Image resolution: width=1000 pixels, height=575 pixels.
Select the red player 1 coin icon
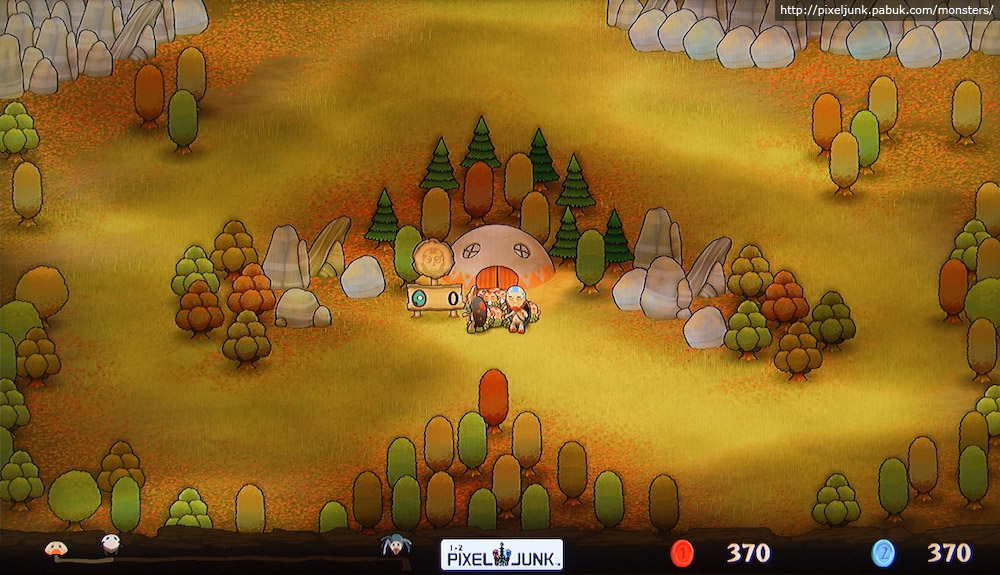click(x=683, y=552)
